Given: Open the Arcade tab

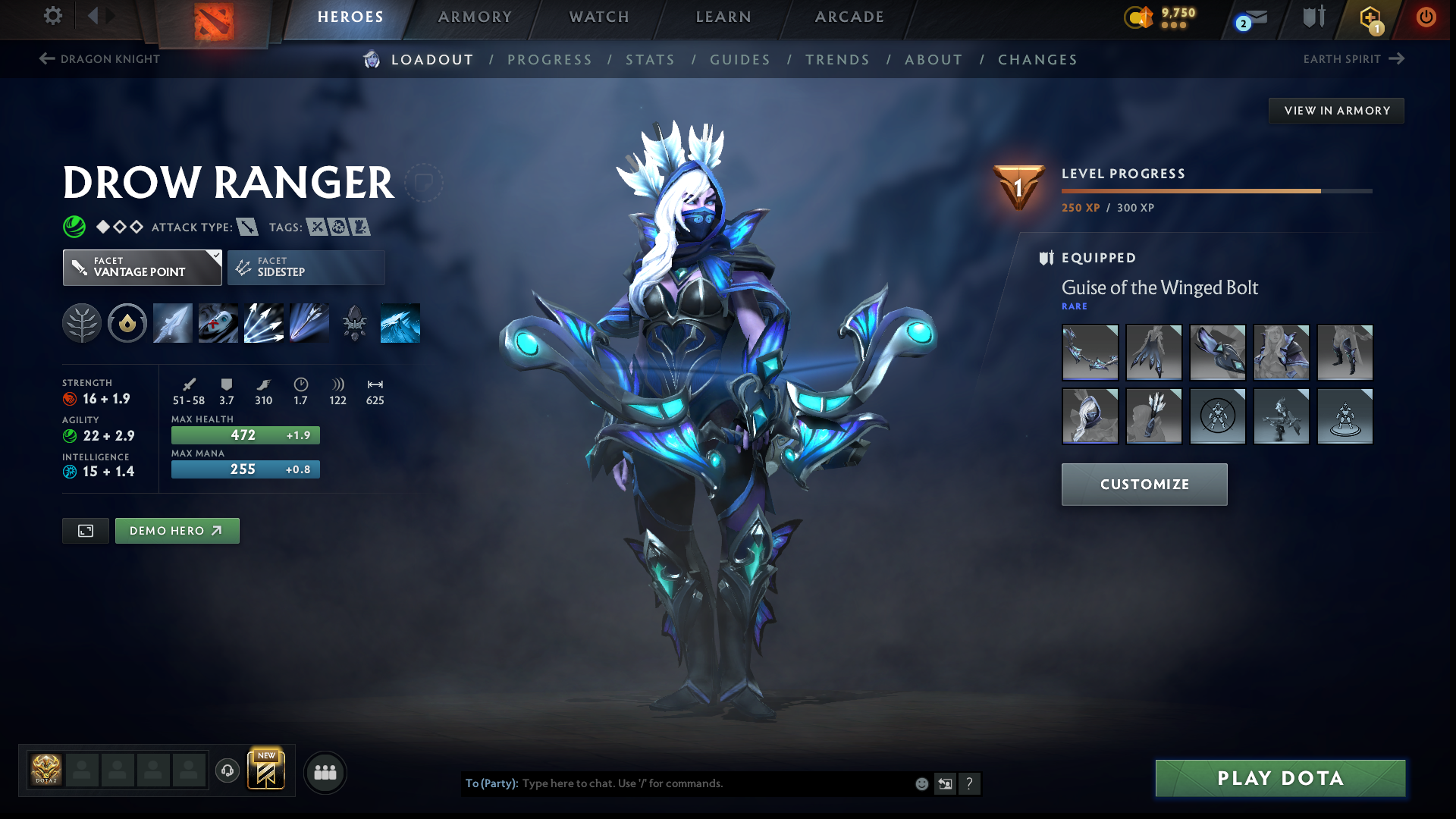Looking at the screenshot, I should click(x=849, y=17).
